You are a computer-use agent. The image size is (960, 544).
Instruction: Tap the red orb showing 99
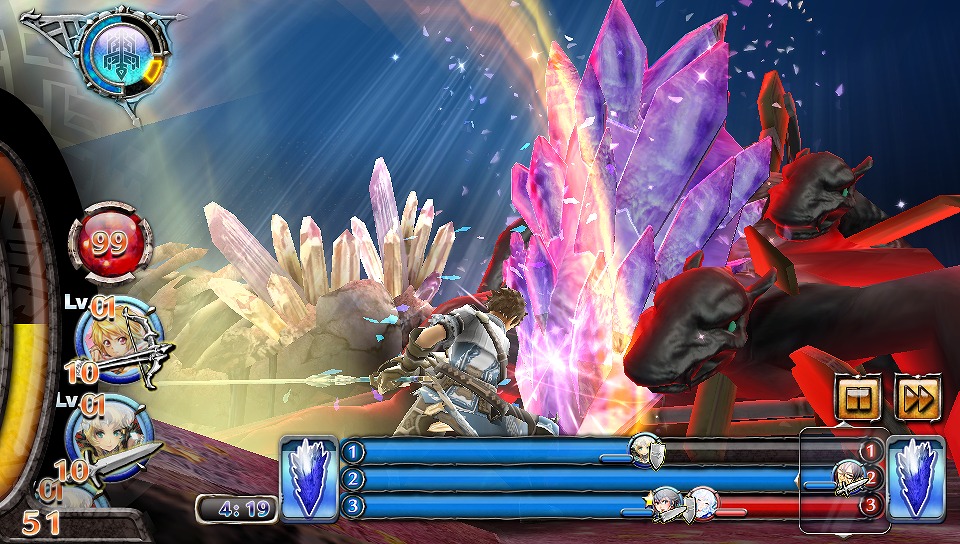(x=111, y=243)
